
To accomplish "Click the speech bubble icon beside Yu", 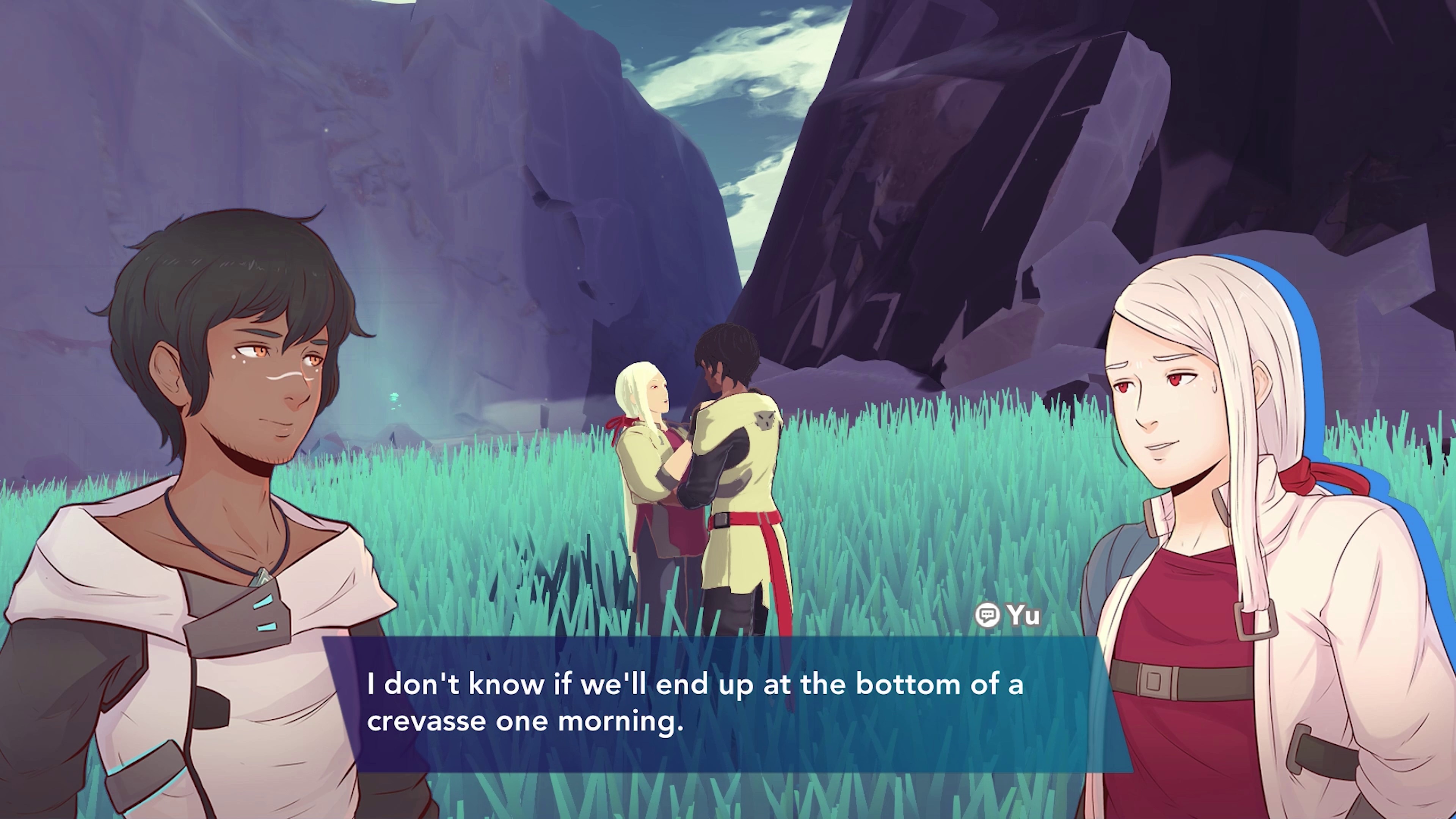I will [987, 615].
